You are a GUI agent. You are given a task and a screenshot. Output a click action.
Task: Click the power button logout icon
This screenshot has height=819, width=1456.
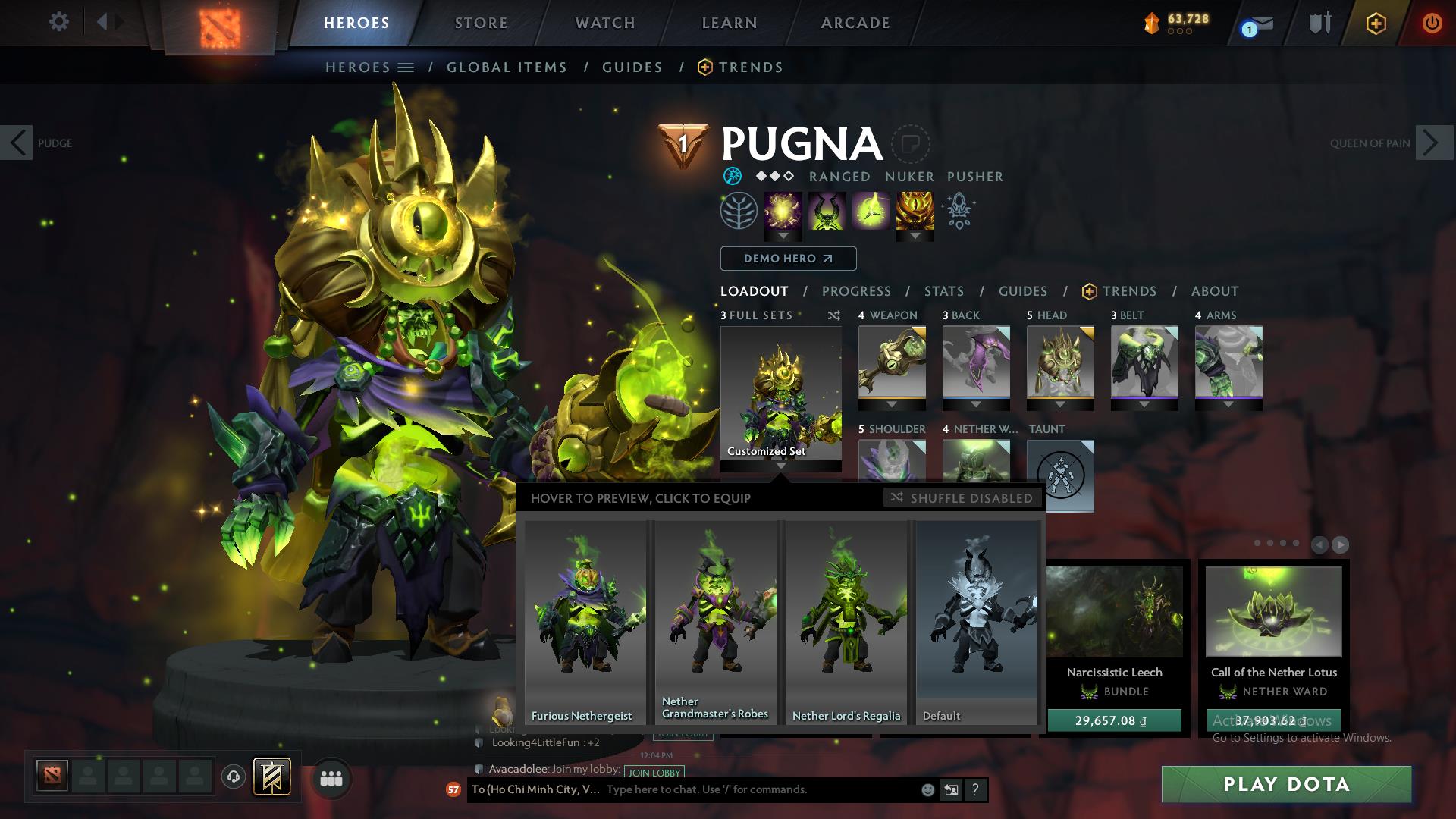(x=1432, y=22)
